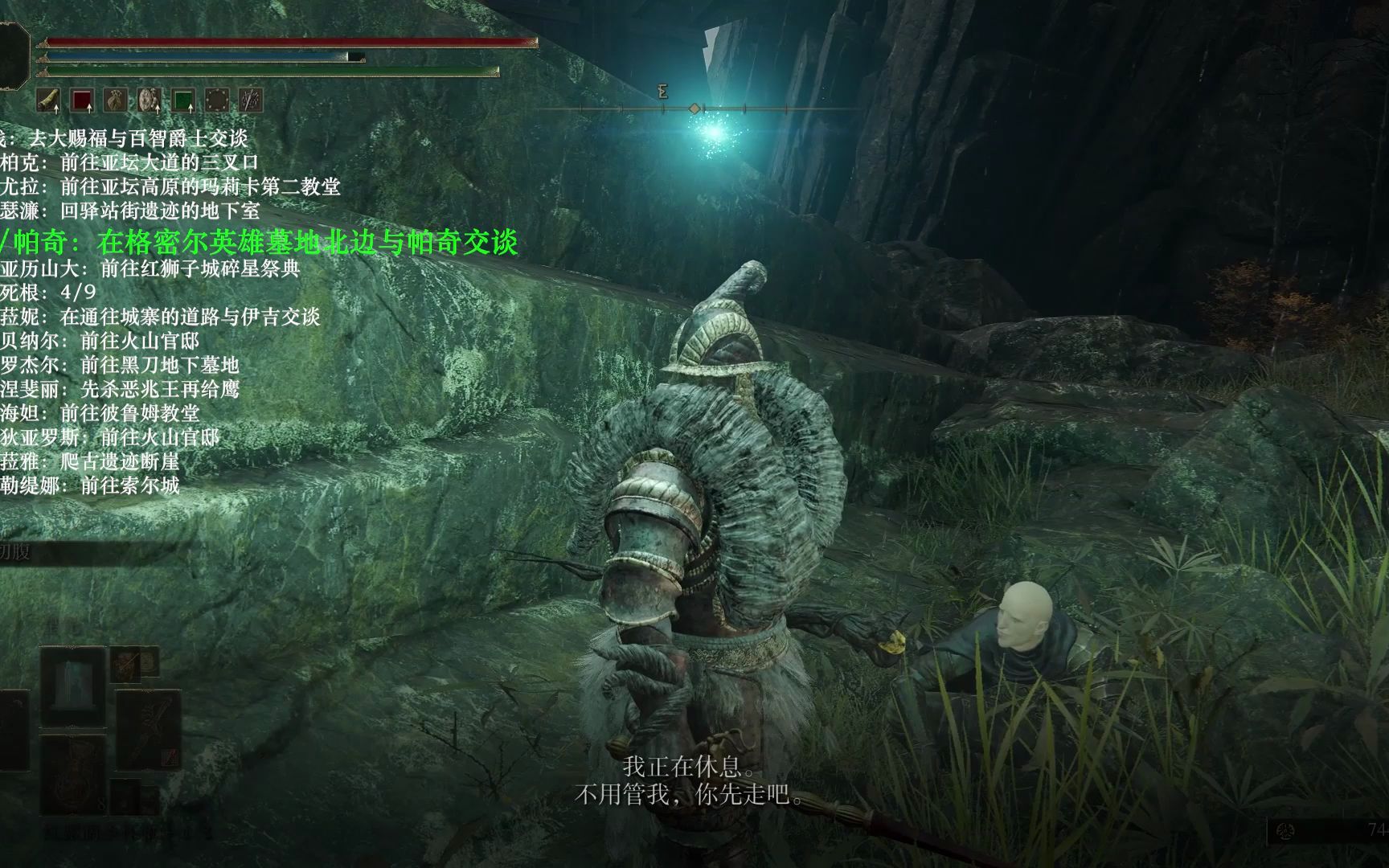Click the slash marks status icon
Screen dimensions: 1389x868
(251, 100)
